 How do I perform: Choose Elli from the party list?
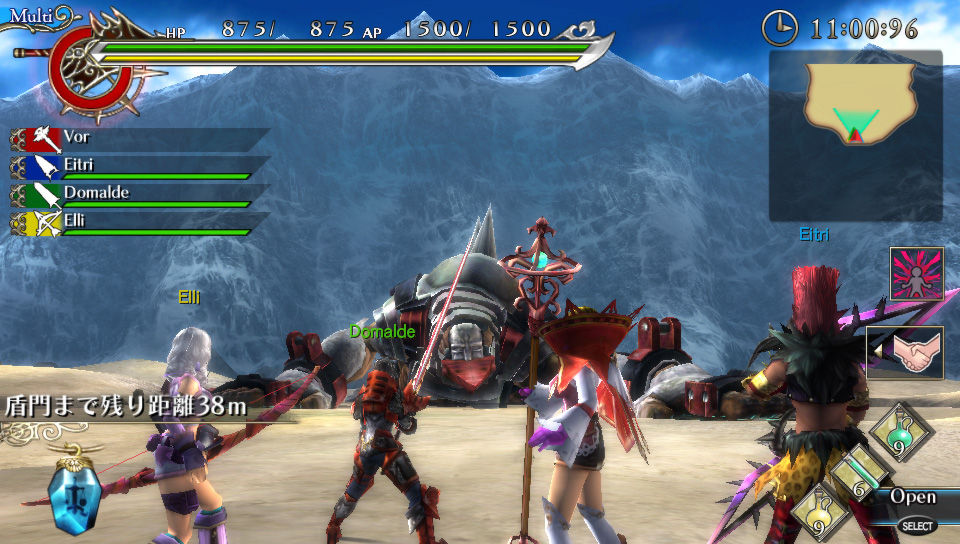(x=140, y=223)
